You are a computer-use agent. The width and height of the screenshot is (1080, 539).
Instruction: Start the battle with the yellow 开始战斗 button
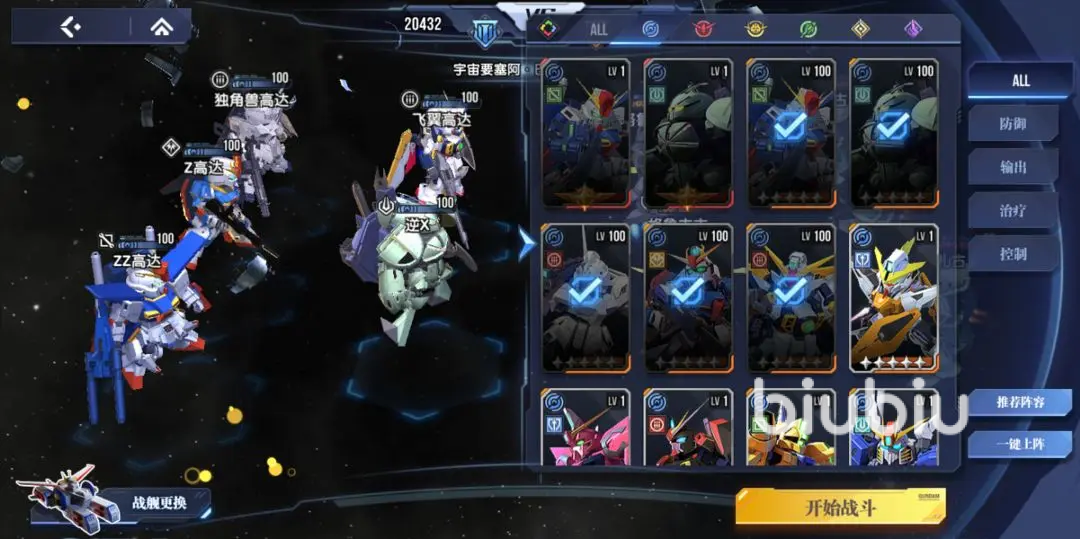coord(840,506)
